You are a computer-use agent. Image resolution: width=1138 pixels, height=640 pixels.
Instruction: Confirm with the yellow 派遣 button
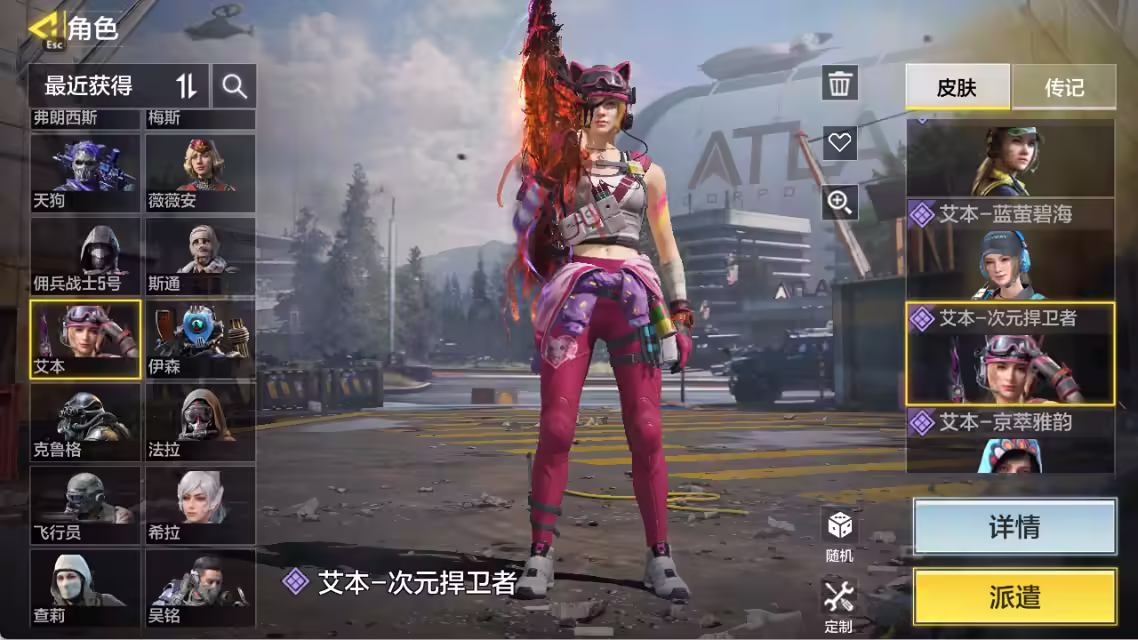pos(1014,597)
